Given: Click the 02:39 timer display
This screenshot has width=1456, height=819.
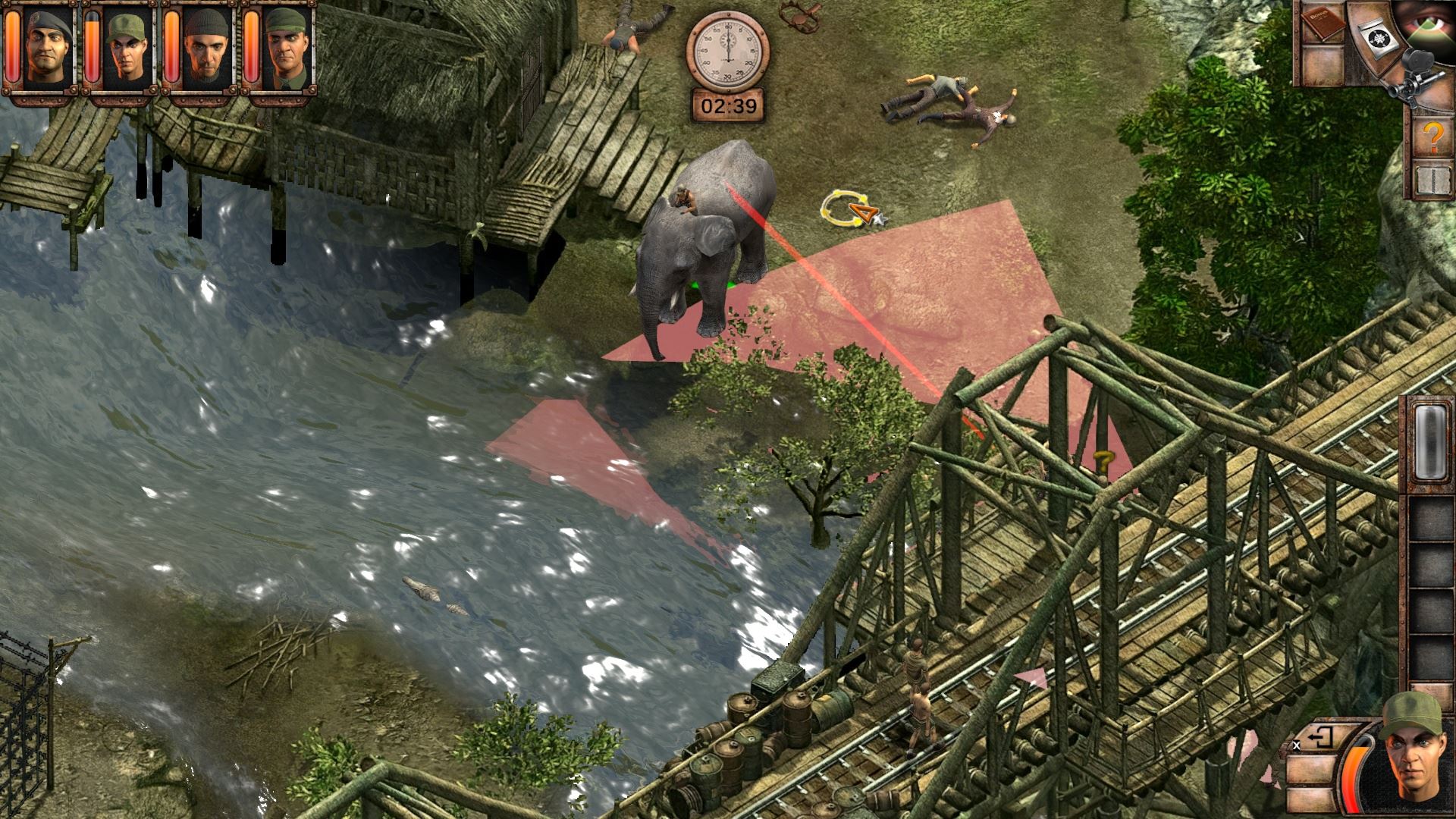Looking at the screenshot, I should [x=729, y=106].
